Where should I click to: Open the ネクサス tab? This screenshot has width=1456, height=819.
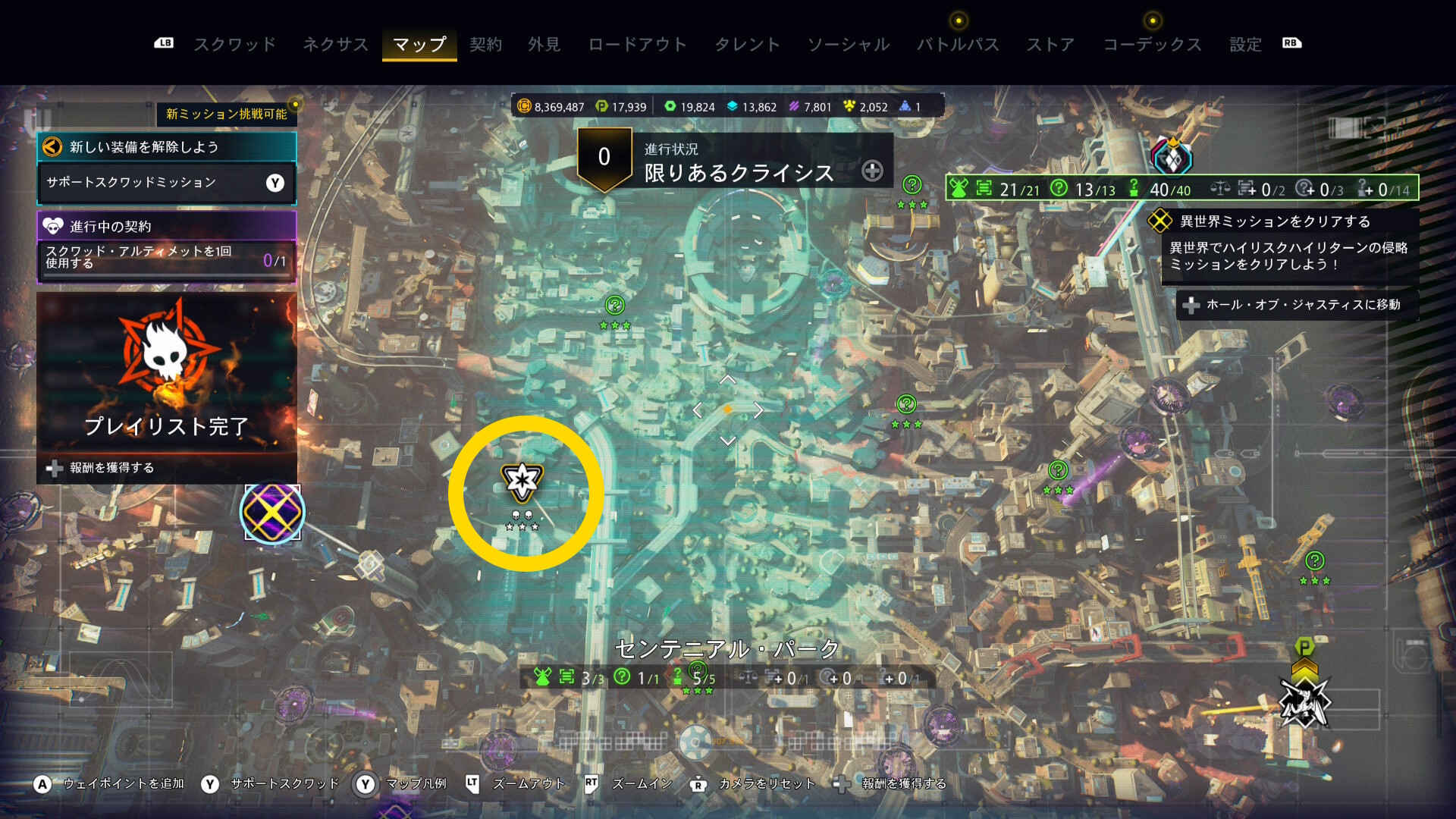(x=335, y=45)
